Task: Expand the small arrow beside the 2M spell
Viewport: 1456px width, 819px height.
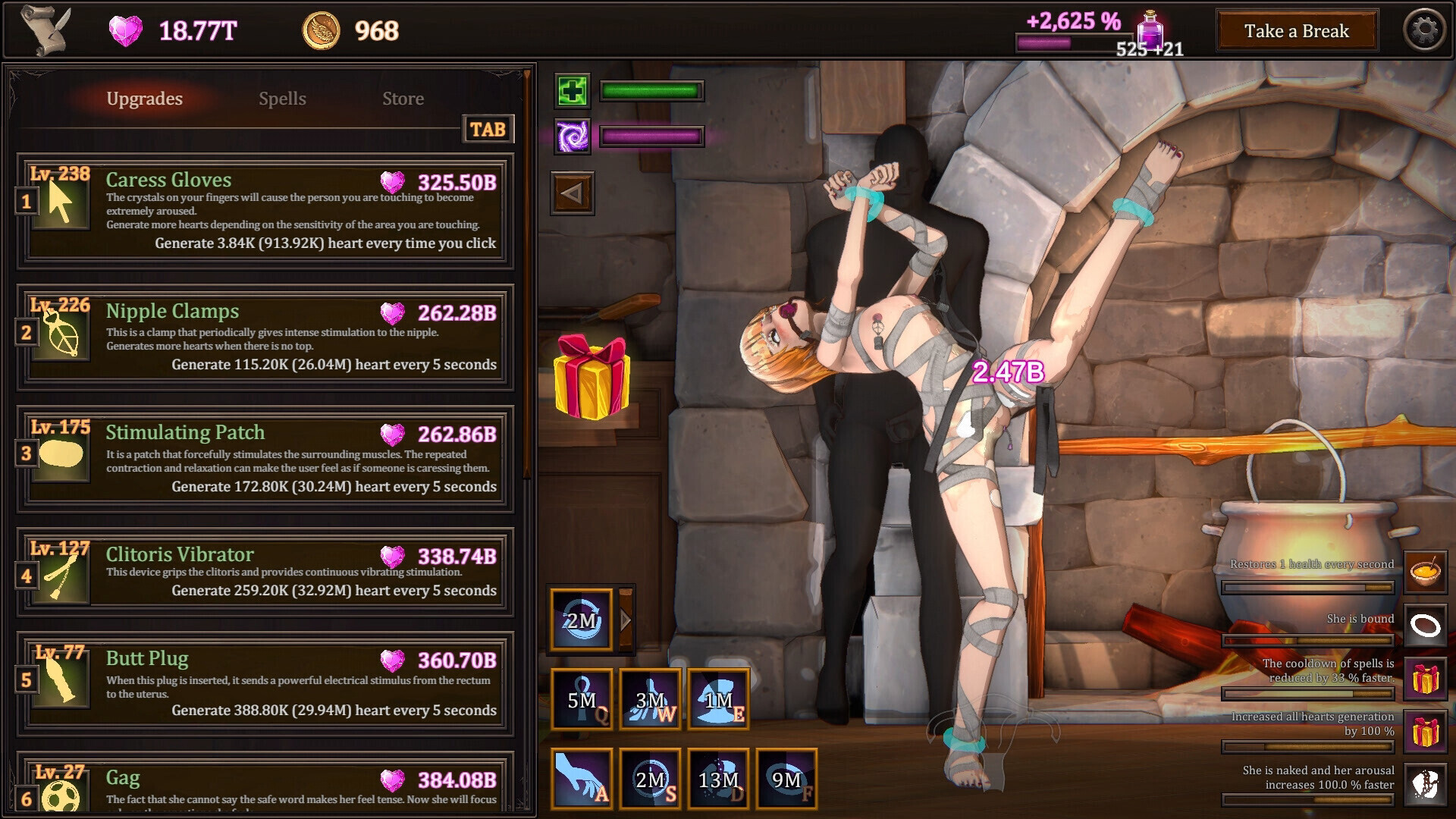Action: point(626,620)
